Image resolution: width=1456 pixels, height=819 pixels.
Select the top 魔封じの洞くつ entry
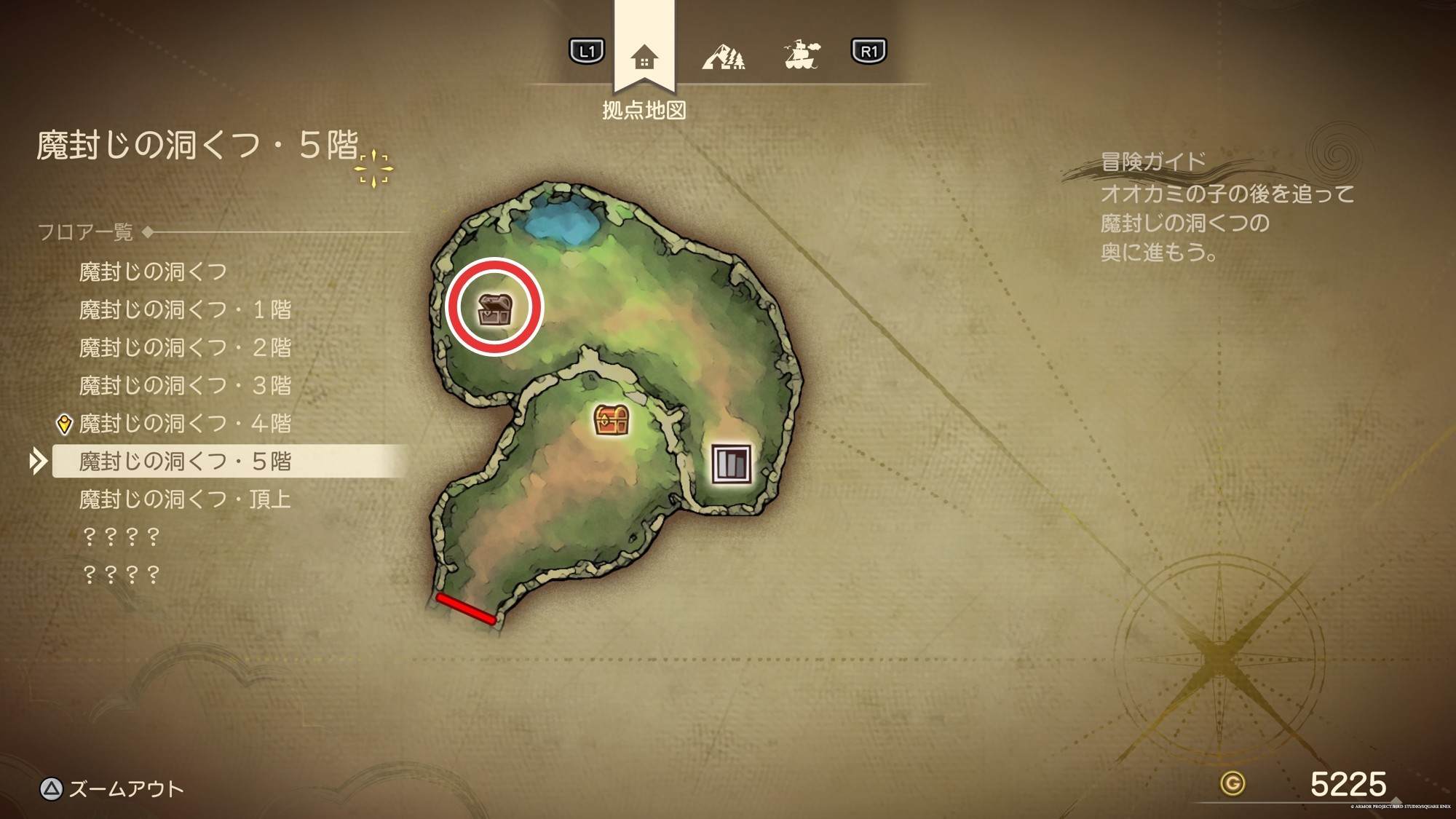[x=153, y=272]
